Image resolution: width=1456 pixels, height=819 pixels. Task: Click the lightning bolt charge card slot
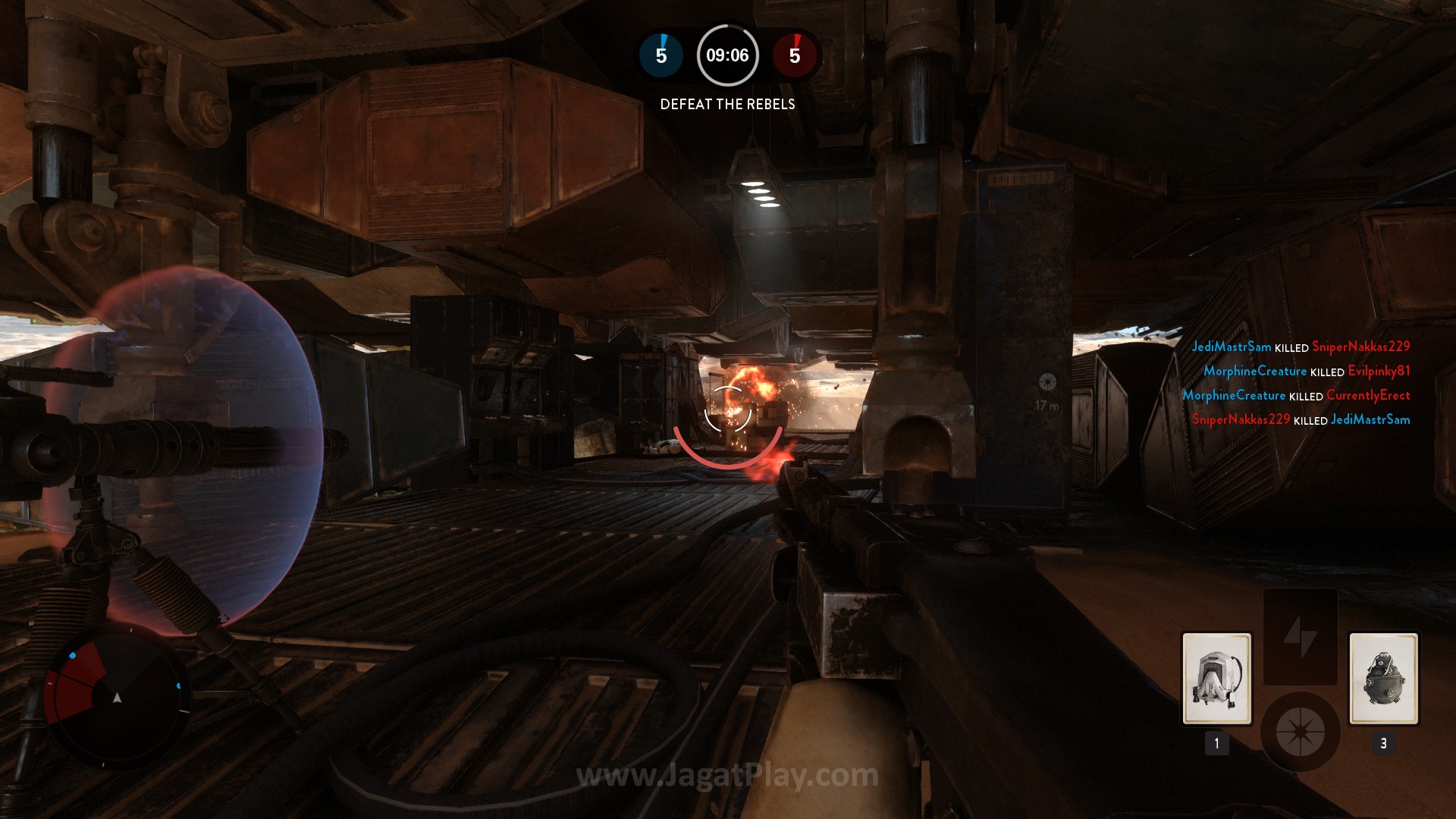[x=1300, y=637]
